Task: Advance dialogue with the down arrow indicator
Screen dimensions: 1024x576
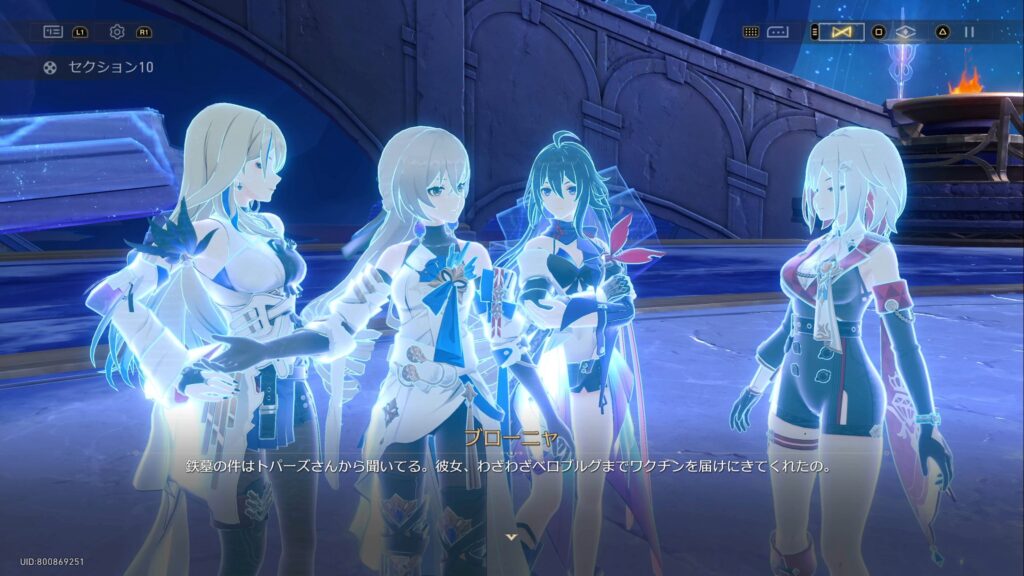Action: click(512, 537)
